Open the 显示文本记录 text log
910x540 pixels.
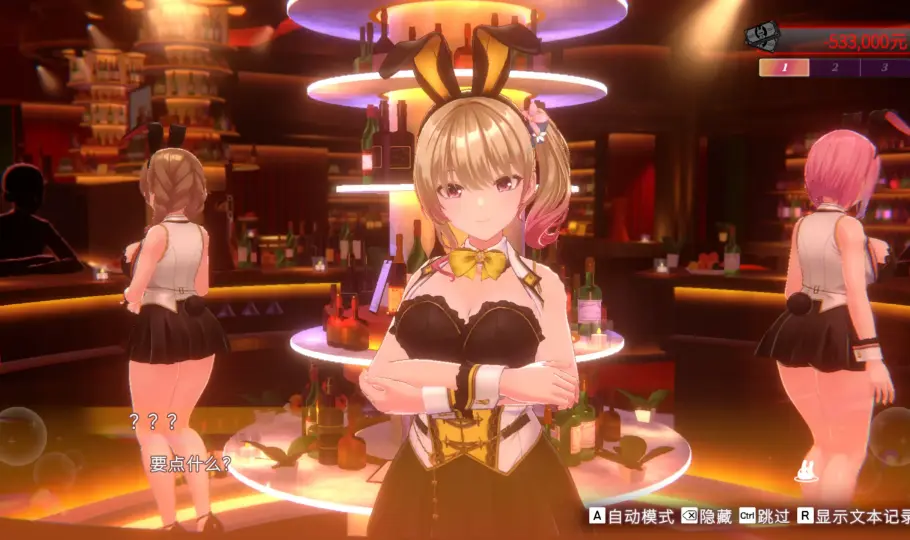click(848, 517)
